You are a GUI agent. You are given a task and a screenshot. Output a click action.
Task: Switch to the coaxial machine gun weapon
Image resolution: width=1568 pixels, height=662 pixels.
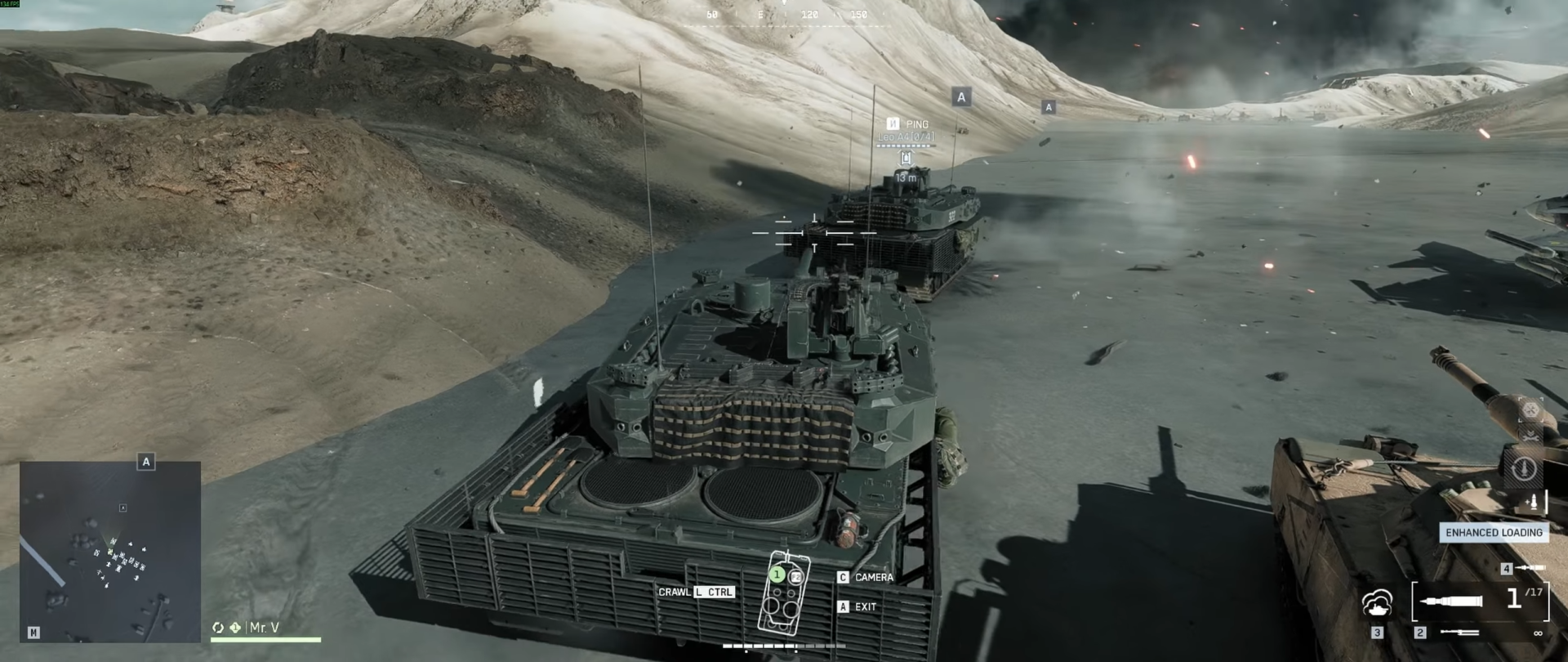(1459, 633)
